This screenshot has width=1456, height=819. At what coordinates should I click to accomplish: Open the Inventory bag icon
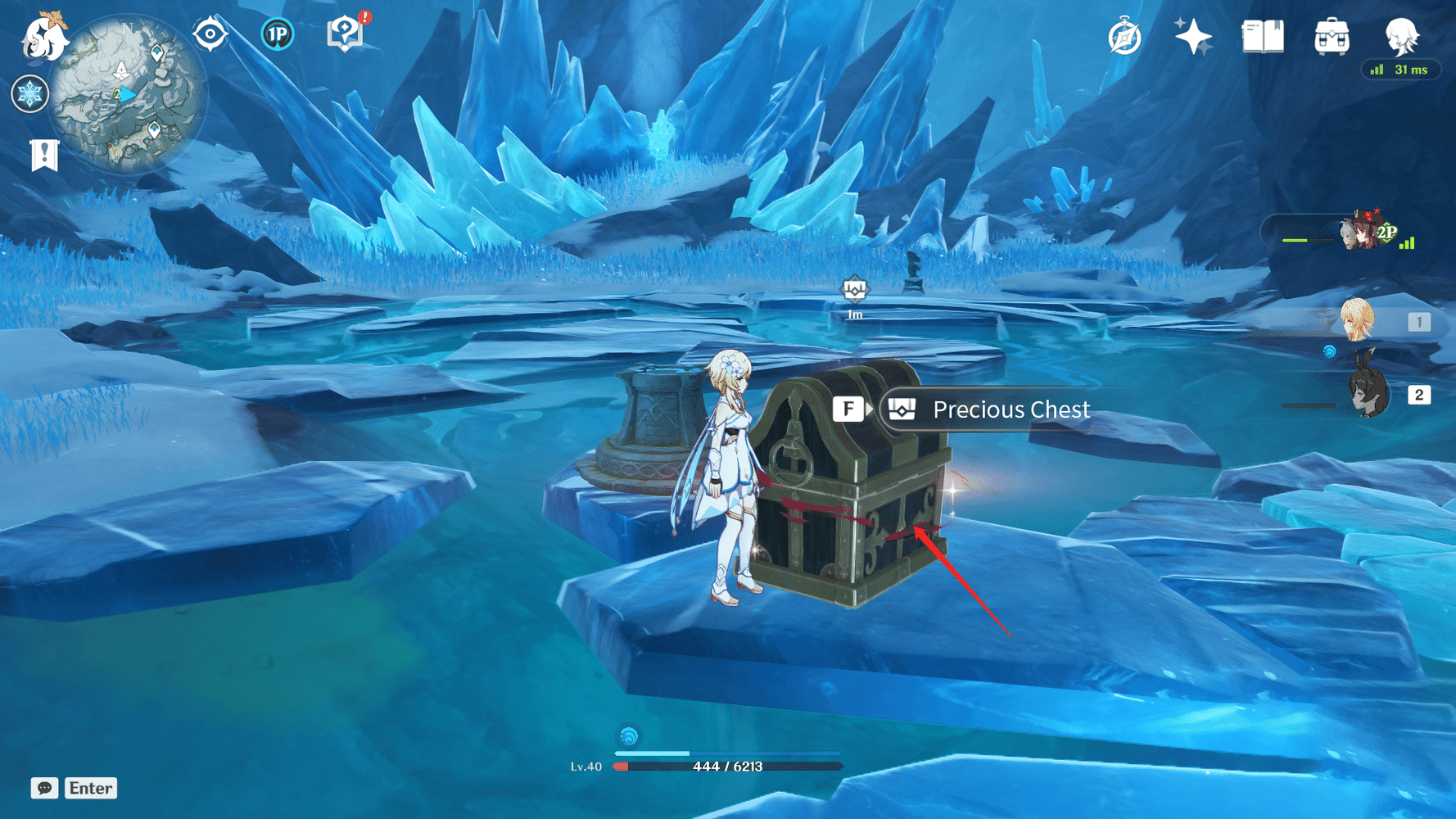click(1334, 36)
